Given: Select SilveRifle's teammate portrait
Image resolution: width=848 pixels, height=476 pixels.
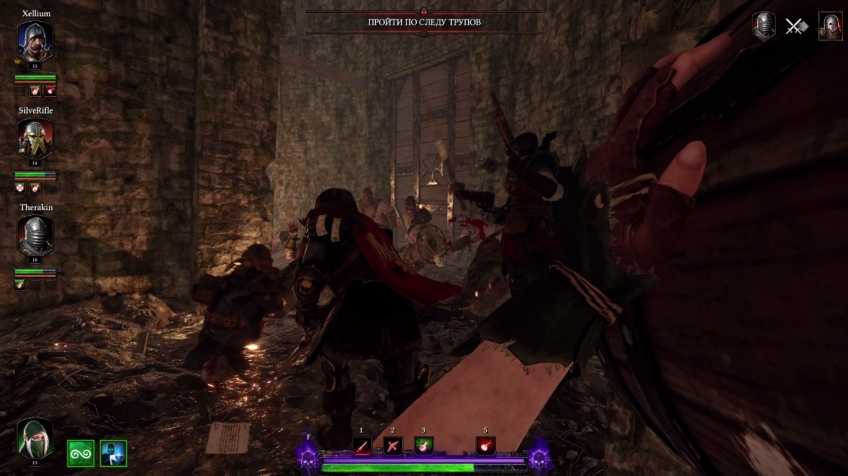Looking at the screenshot, I should click(x=35, y=138).
